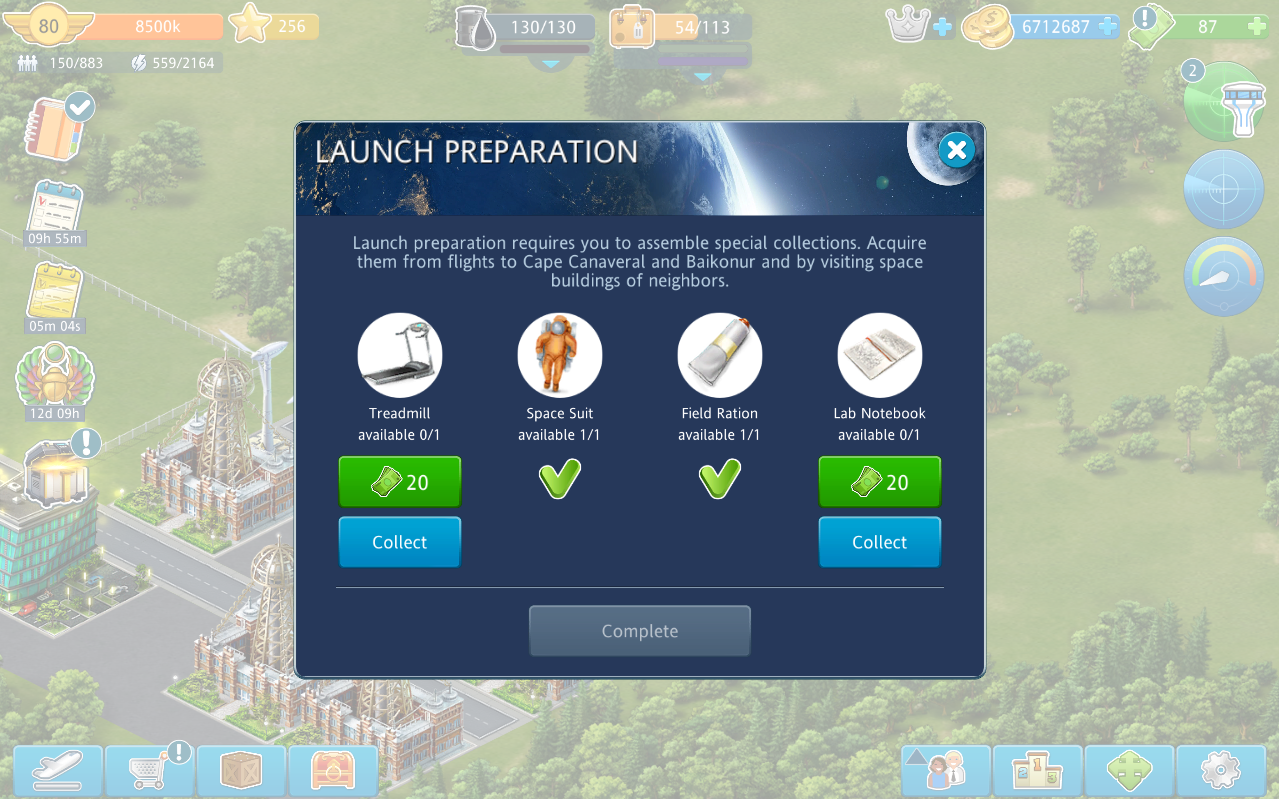Close the Launch Preparation dialog
This screenshot has width=1279, height=799.
point(956,150)
